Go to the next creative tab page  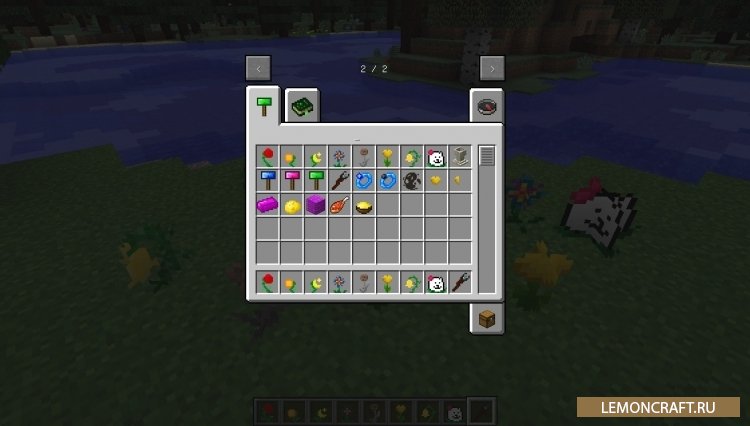tap(491, 68)
